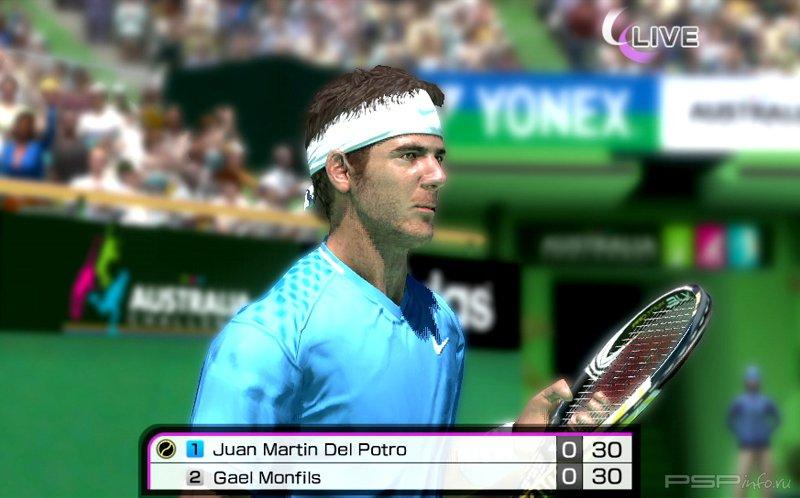This screenshot has width=800, height=498.
Task: Open the PSPinfo.ru watermark link
Action: coord(729,481)
